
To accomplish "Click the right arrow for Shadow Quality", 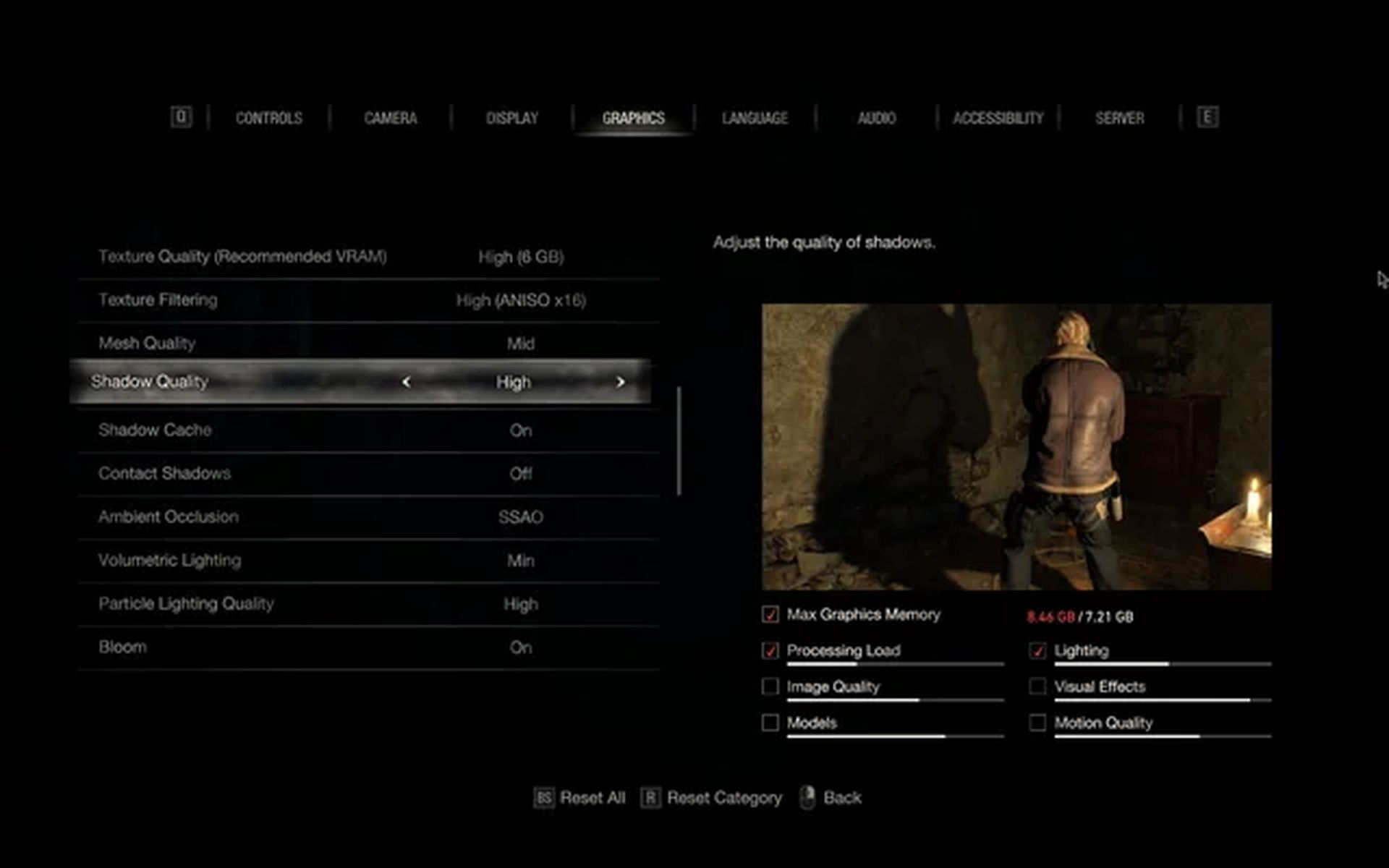I will coord(620,382).
